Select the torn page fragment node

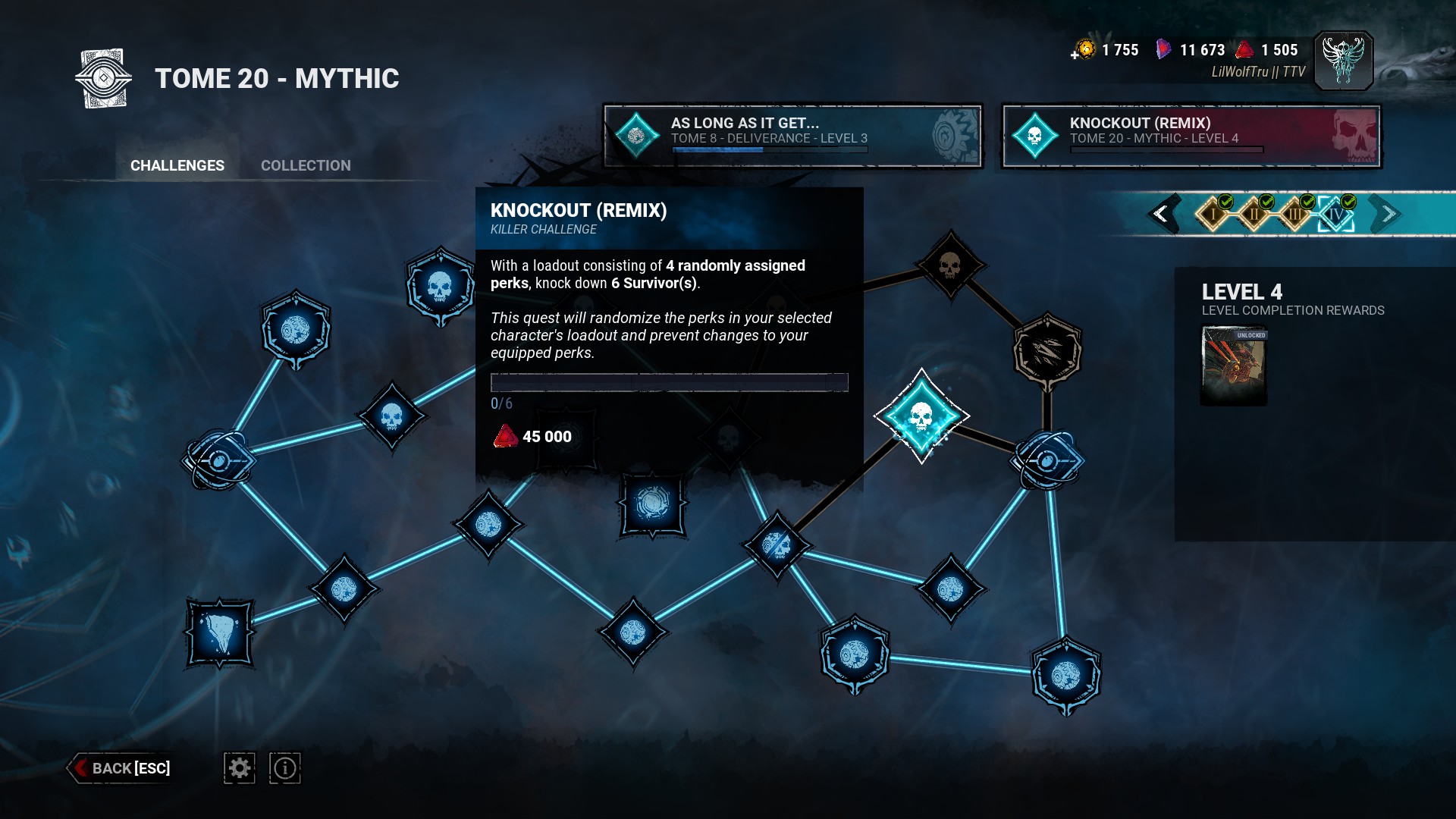point(220,633)
